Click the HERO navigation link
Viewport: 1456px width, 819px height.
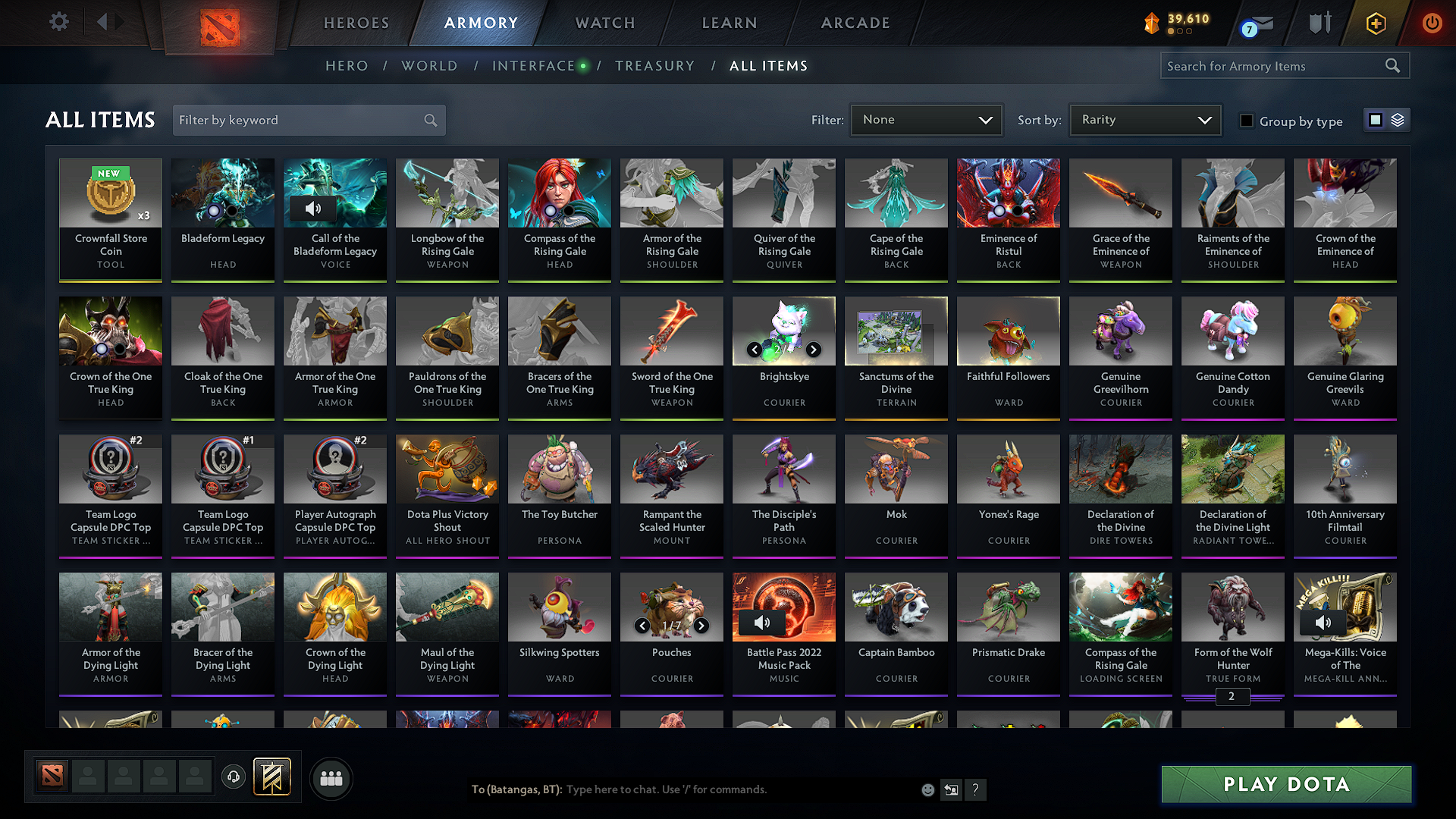(346, 66)
